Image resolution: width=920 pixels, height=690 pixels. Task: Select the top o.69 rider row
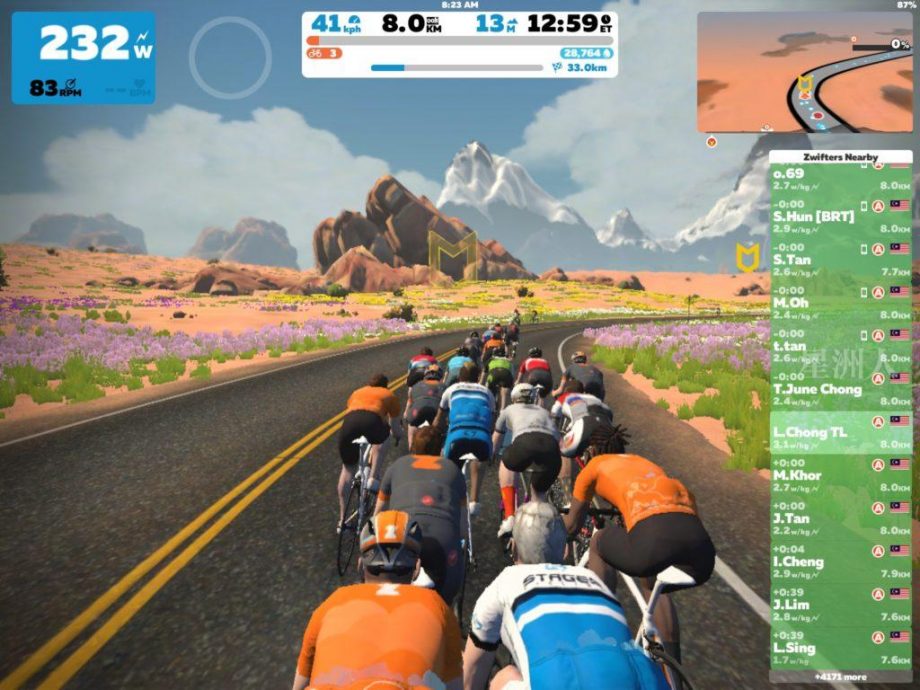coord(840,177)
